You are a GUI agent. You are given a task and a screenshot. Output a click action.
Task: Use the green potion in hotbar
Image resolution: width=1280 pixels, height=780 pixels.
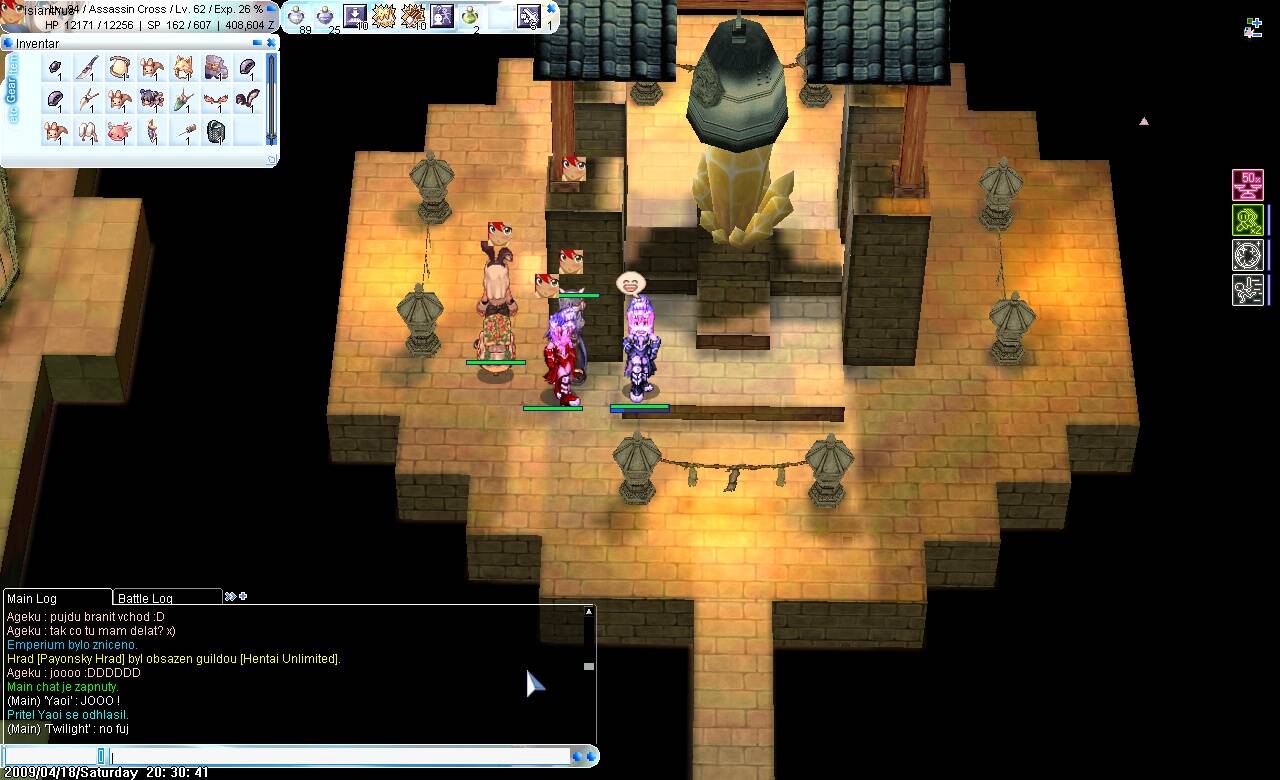(470, 16)
